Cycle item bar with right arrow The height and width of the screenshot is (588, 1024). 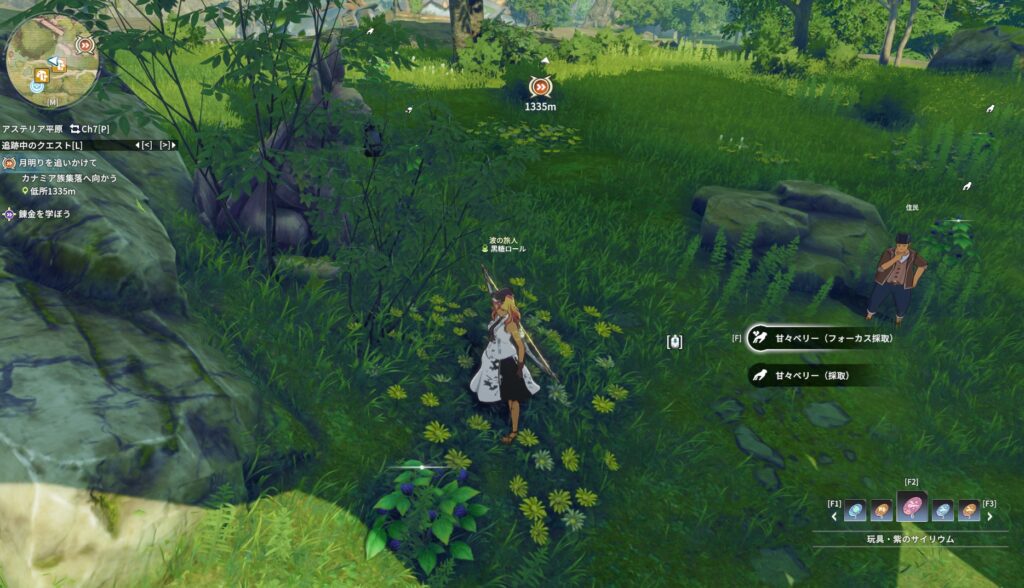[990, 517]
